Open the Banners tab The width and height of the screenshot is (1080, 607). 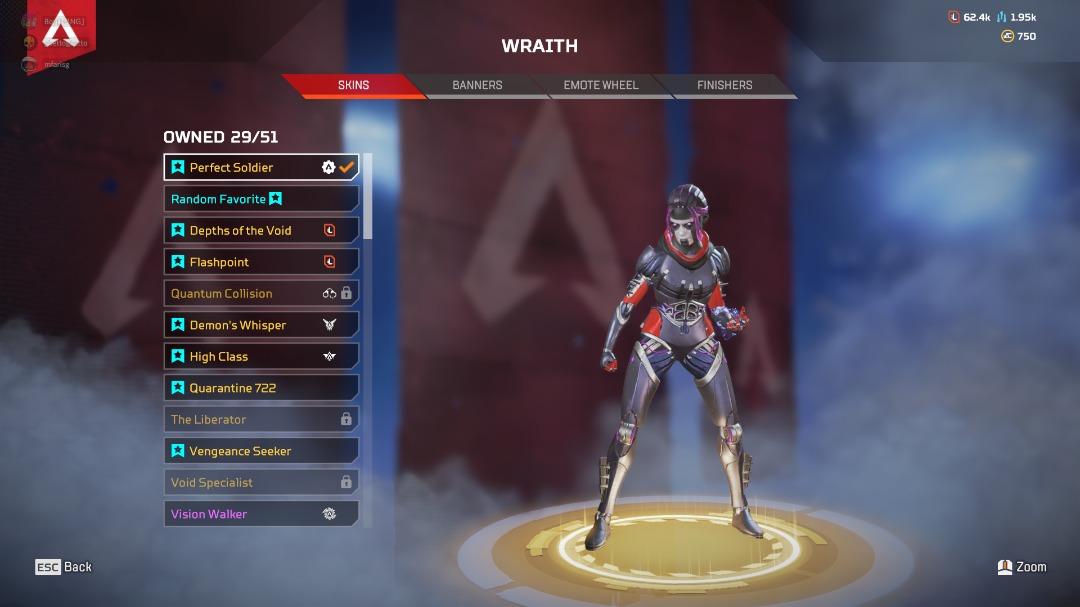tap(477, 85)
